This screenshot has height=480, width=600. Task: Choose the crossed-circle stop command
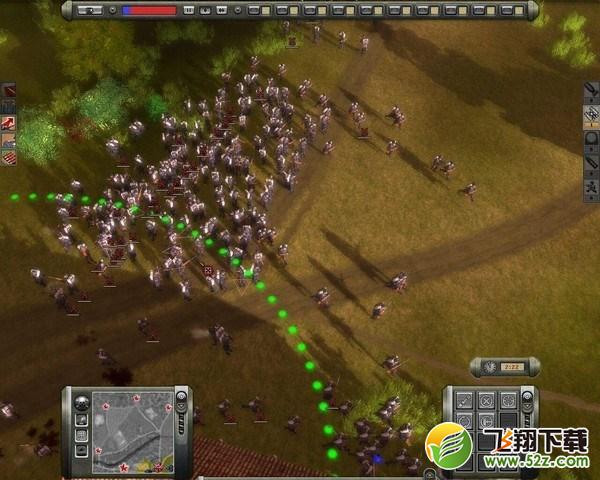486,401
